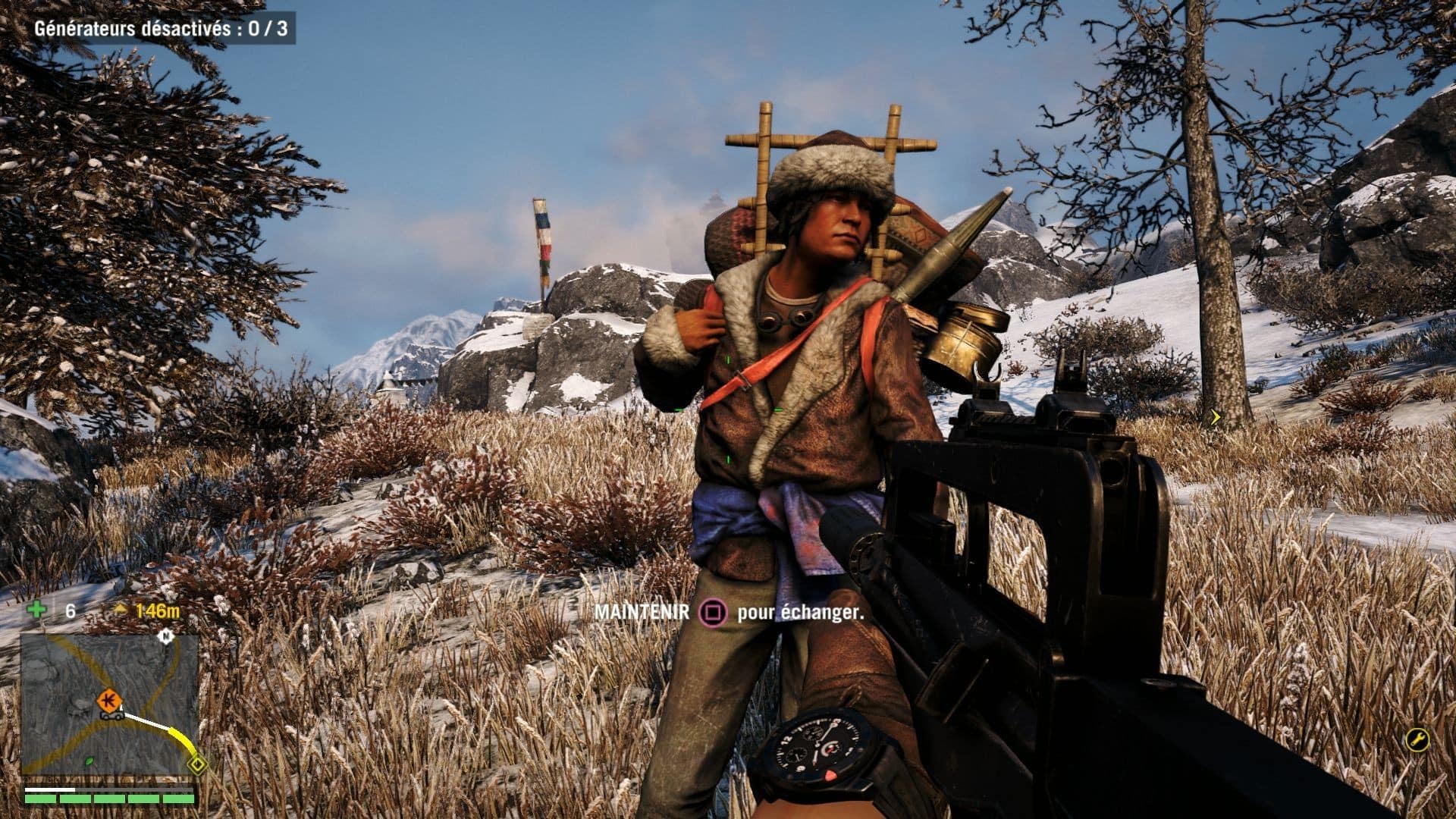Image resolution: width=1456 pixels, height=819 pixels.
Task: Click the vehicle marker on the minimap
Action: click(111, 716)
